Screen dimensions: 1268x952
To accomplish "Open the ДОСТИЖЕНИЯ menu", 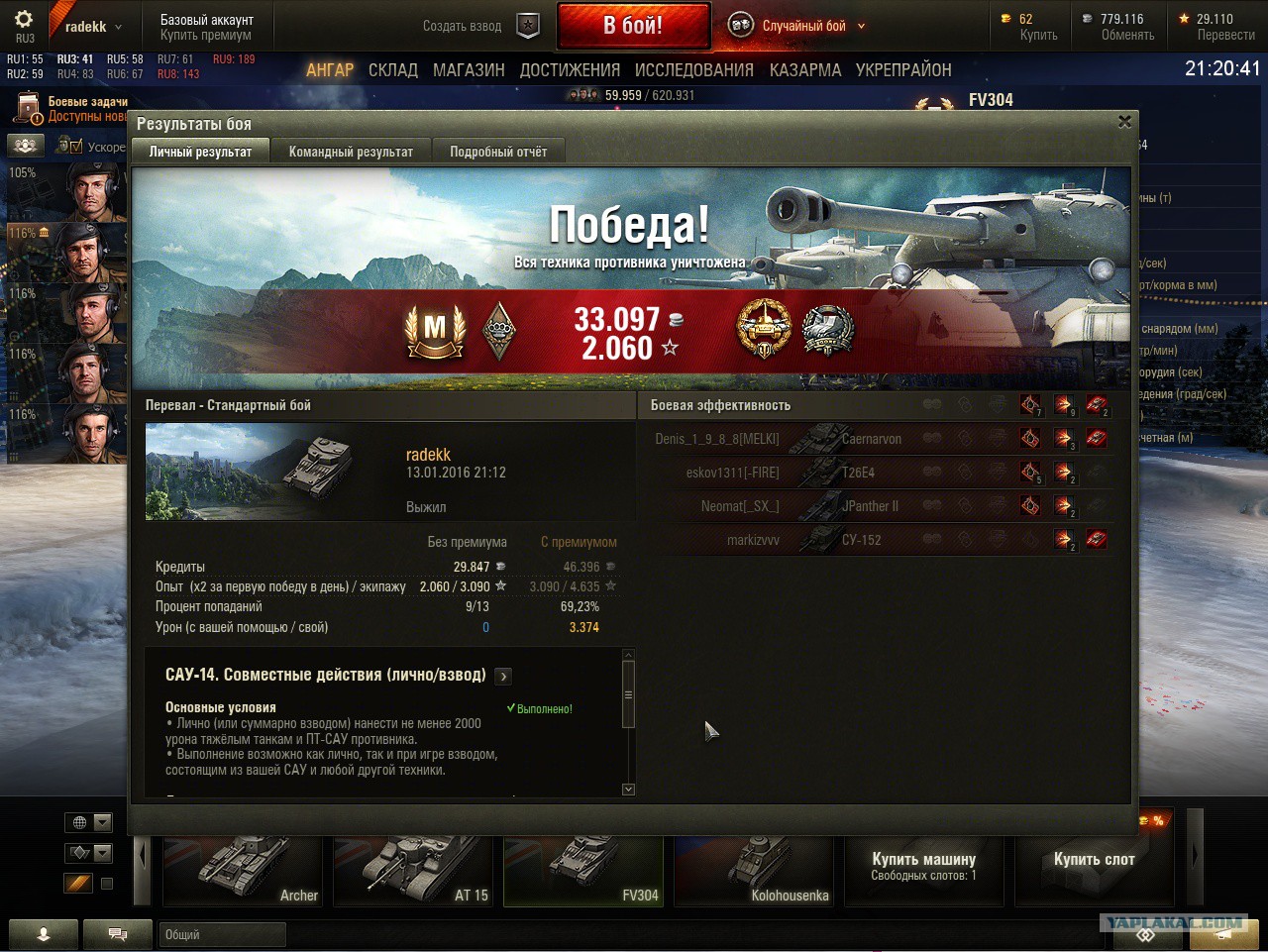I will 570,70.
